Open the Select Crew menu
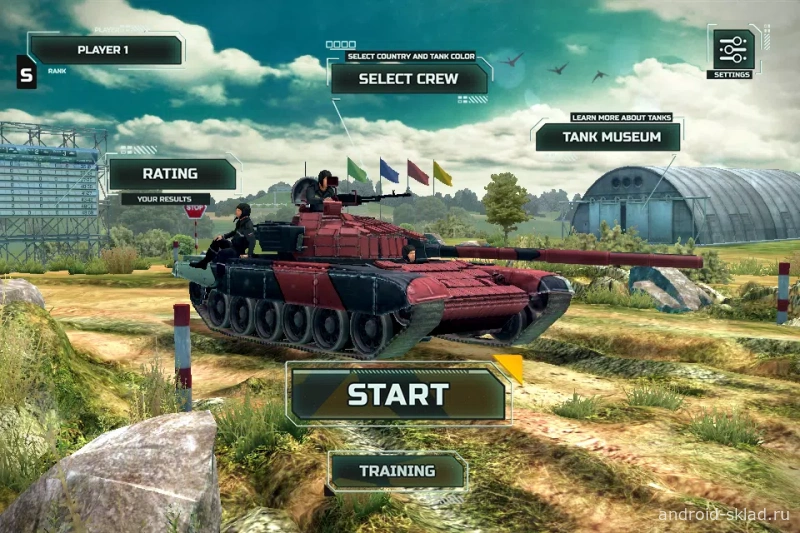The height and width of the screenshot is (533, 800). (x=408, y=78)
